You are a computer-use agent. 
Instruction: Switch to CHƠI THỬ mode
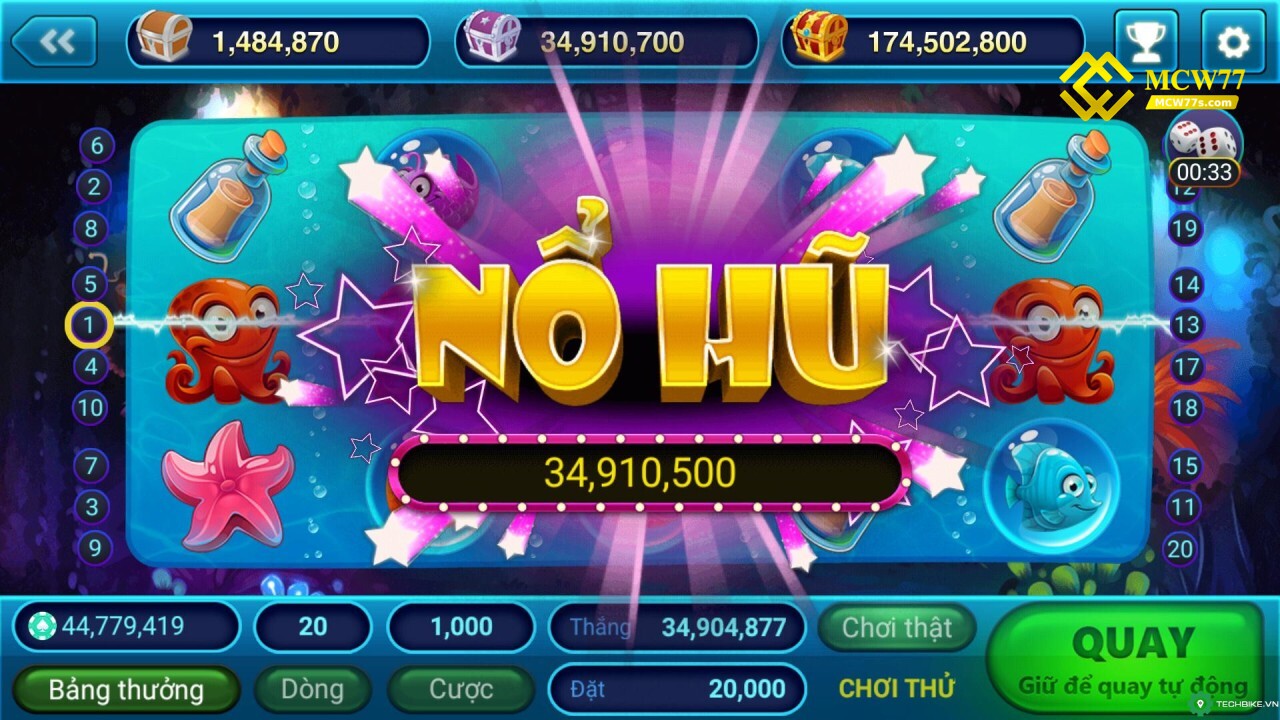pos(898,689)
